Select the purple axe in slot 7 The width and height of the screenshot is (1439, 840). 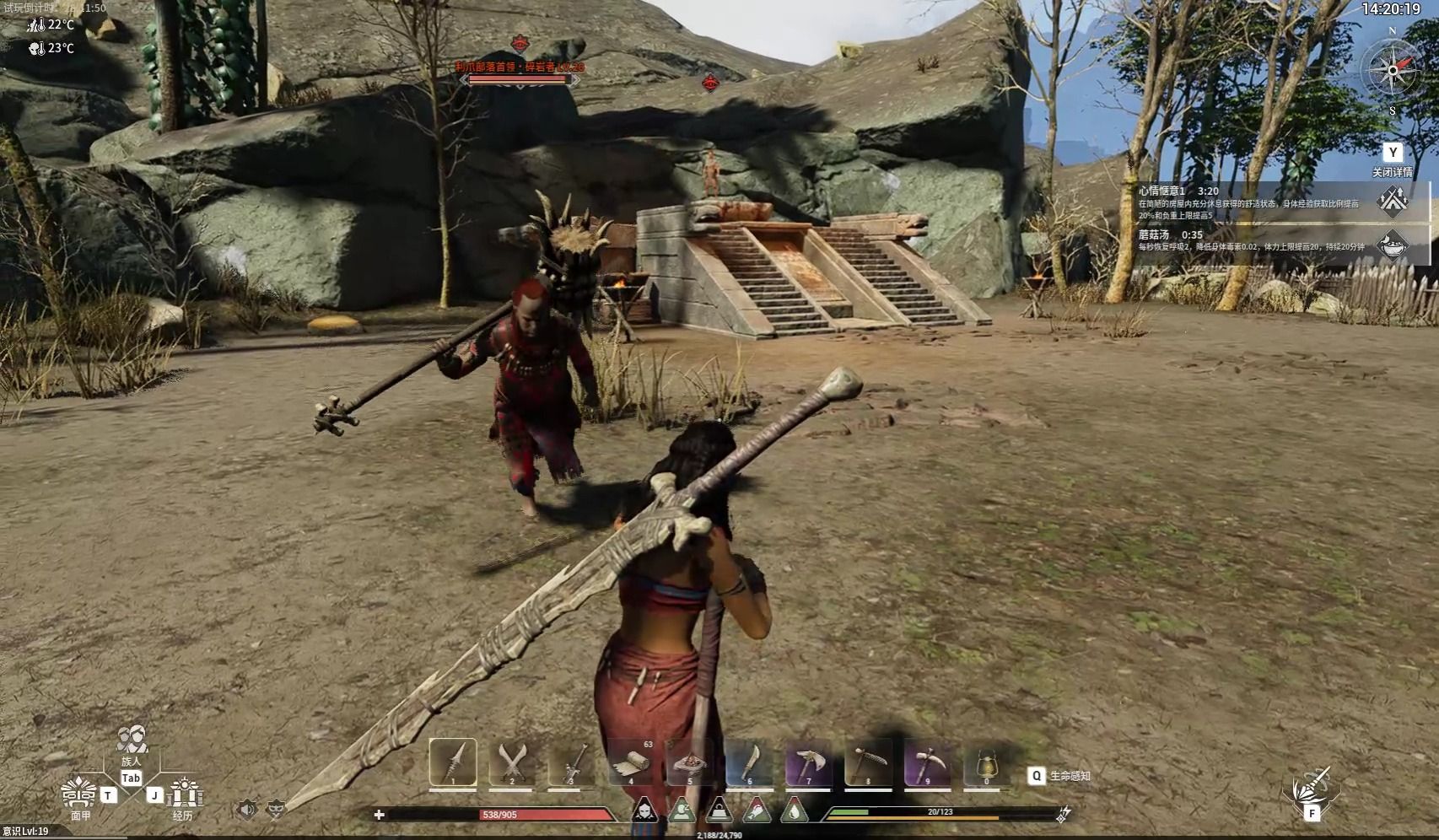tap(809, 764)
